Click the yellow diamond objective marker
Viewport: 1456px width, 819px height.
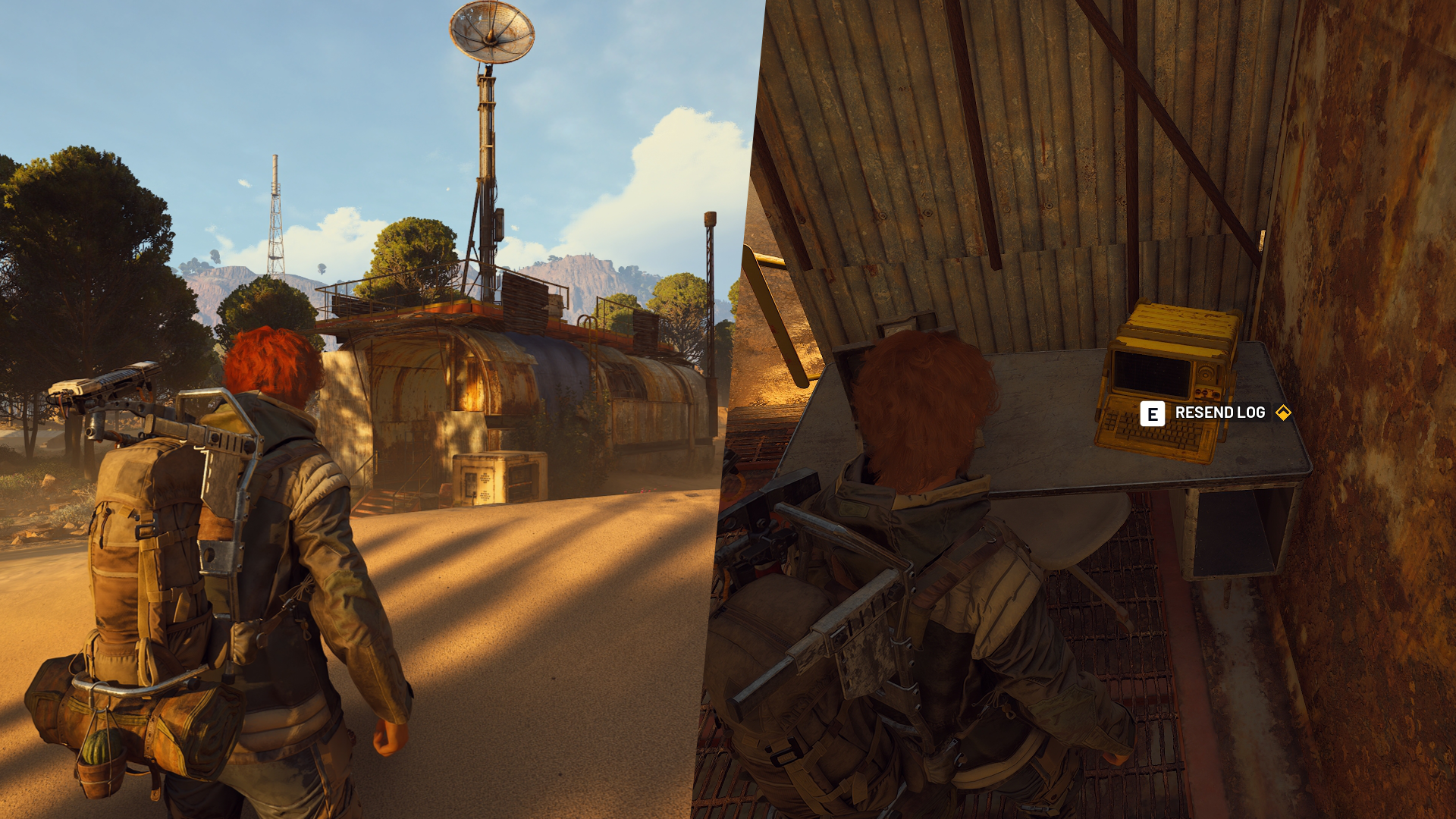click(1283, 413)
